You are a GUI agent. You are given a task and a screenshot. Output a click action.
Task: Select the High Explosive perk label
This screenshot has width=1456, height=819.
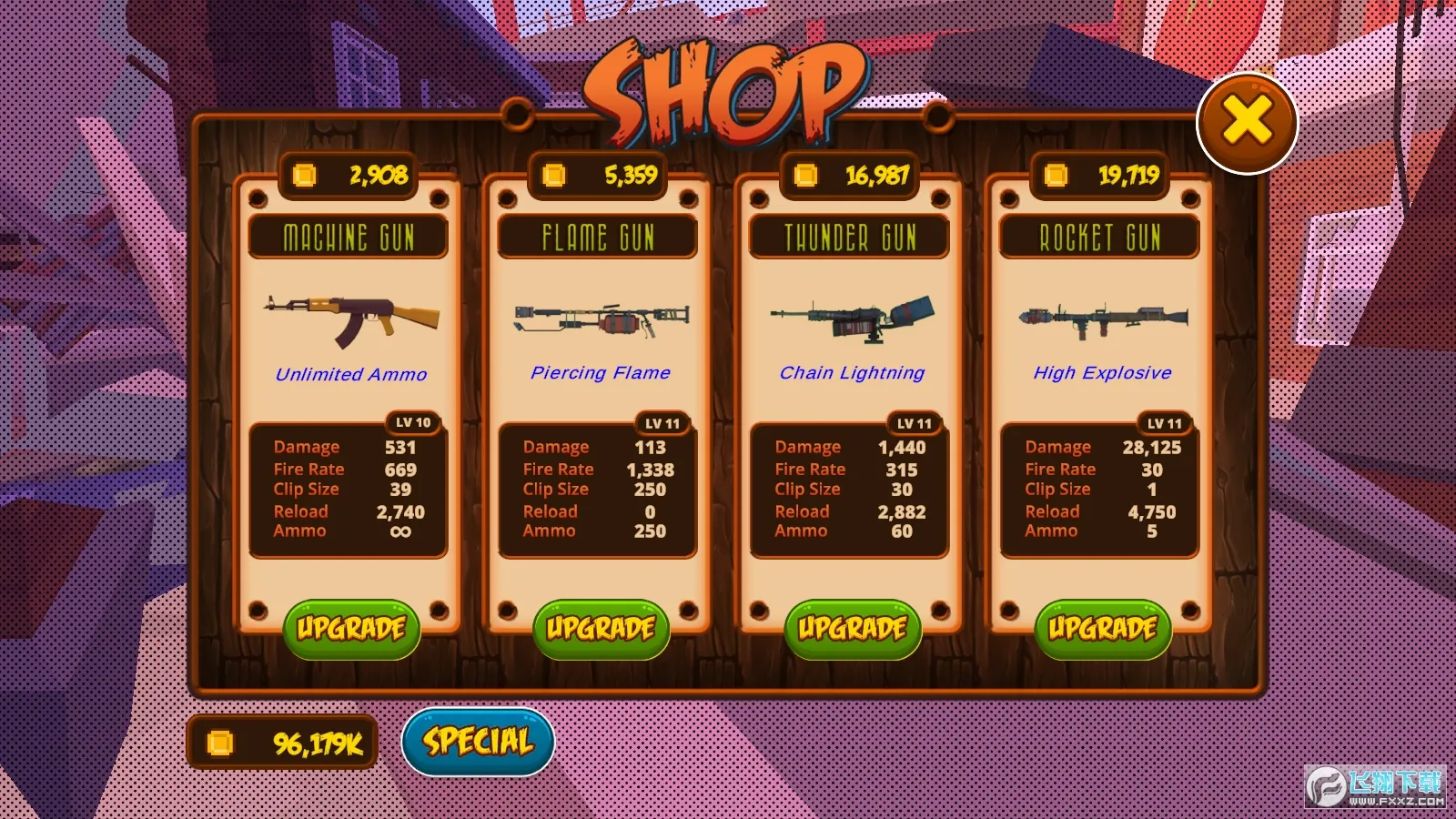(x=1102, y=372)
